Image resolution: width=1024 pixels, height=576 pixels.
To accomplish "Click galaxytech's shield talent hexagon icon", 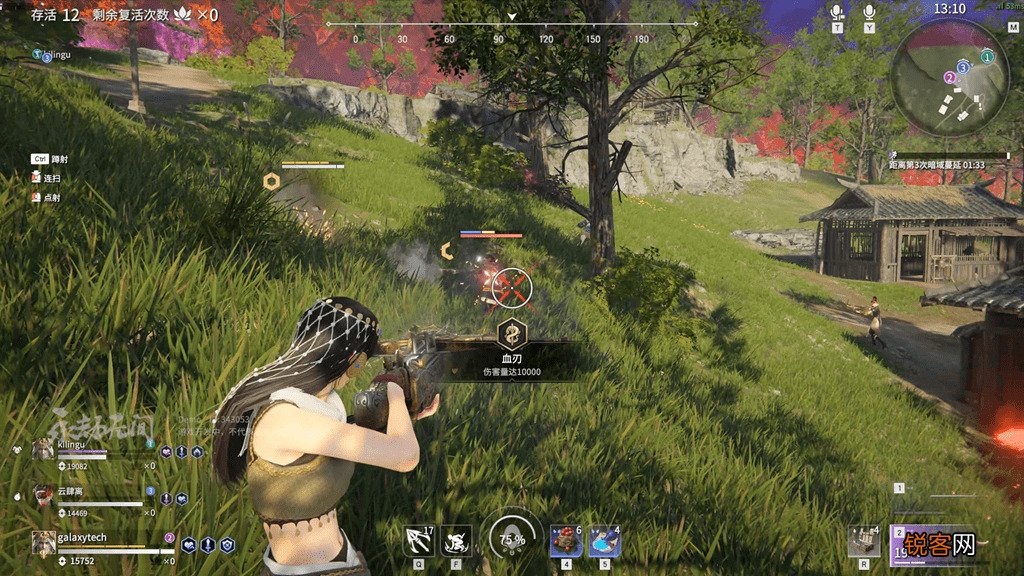I will [227, 545].
